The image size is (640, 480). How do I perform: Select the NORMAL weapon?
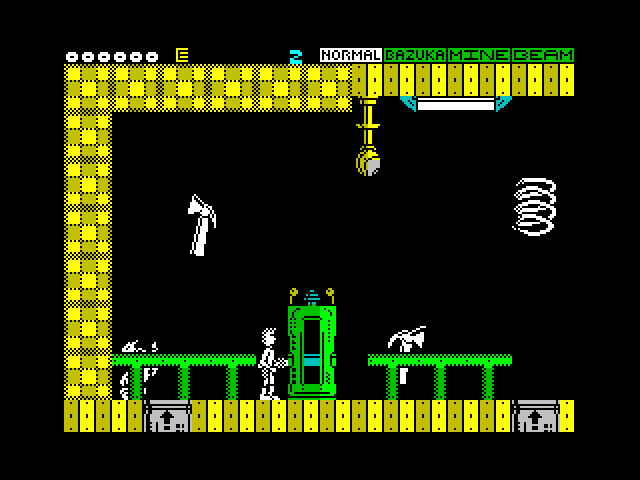[351, 55]
